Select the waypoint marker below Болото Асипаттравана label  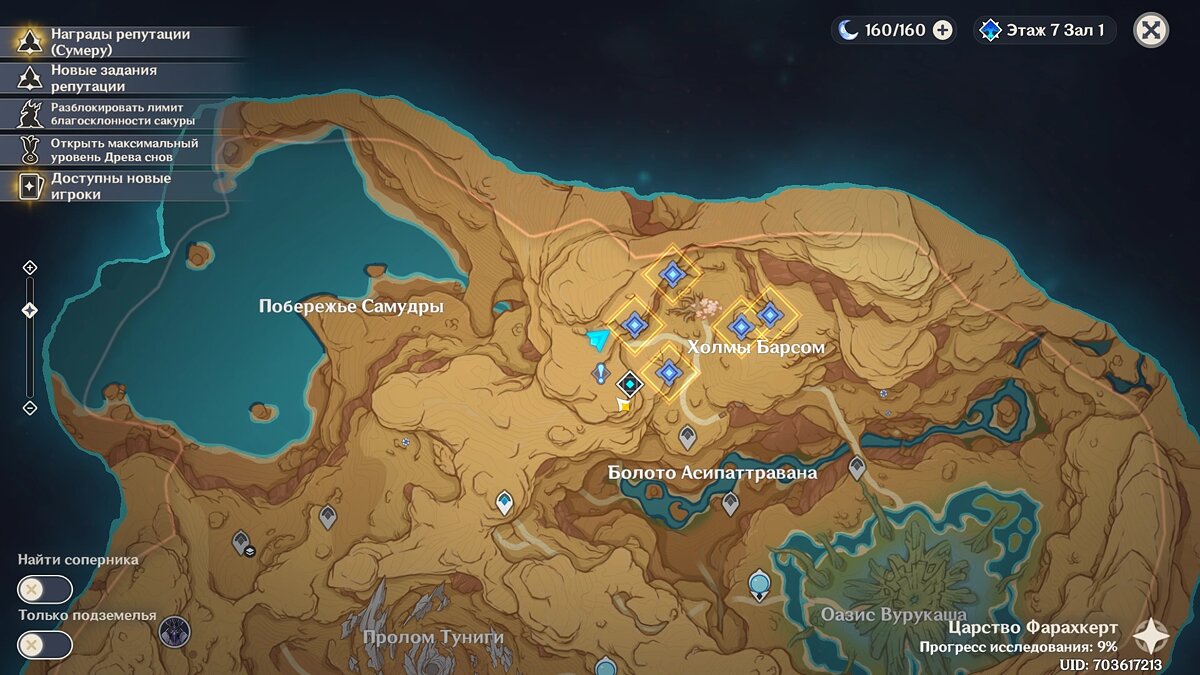pos(730,504)
